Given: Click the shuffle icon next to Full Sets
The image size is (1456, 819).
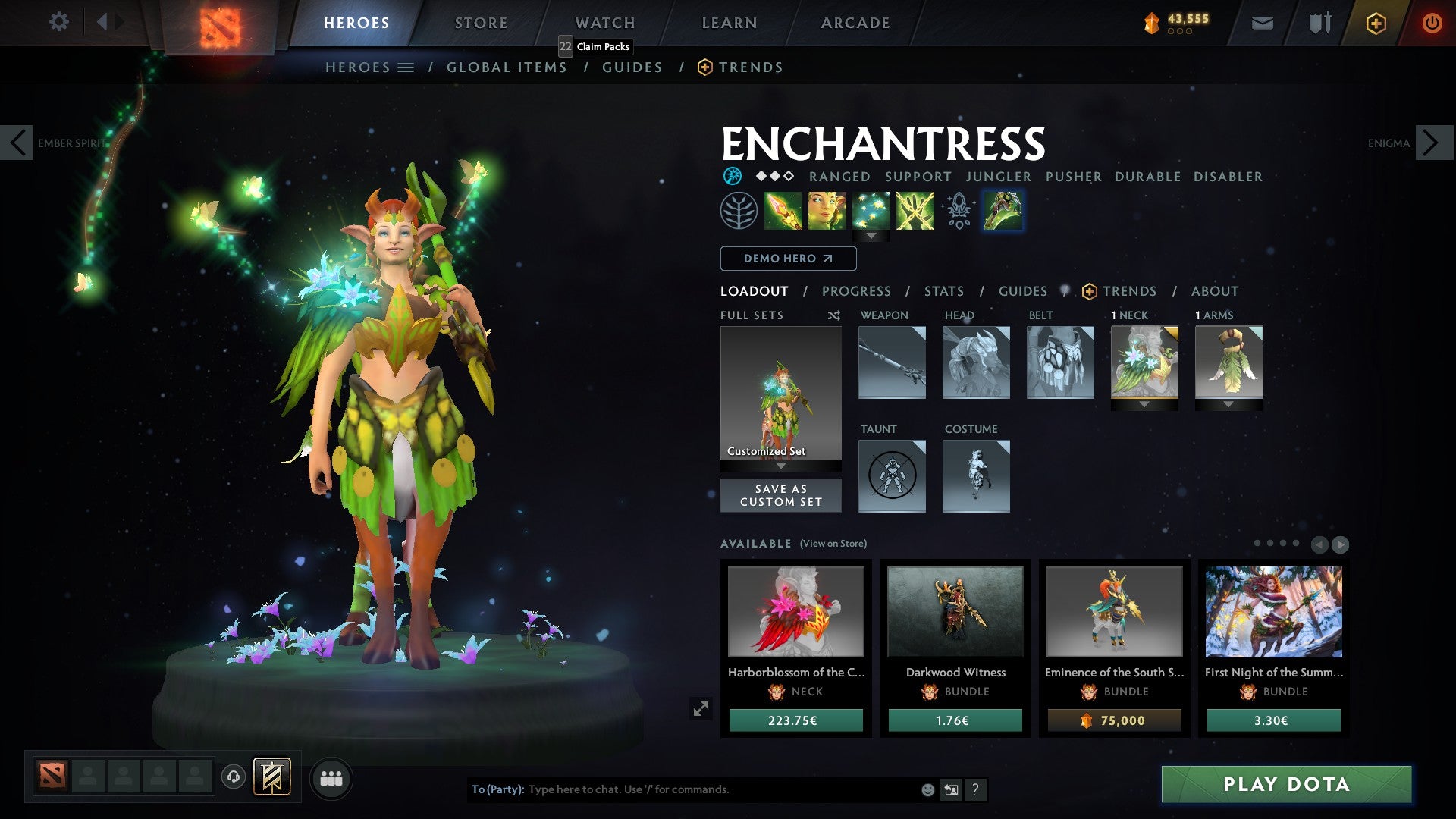Looking at the screenshot, I should 834,315.
